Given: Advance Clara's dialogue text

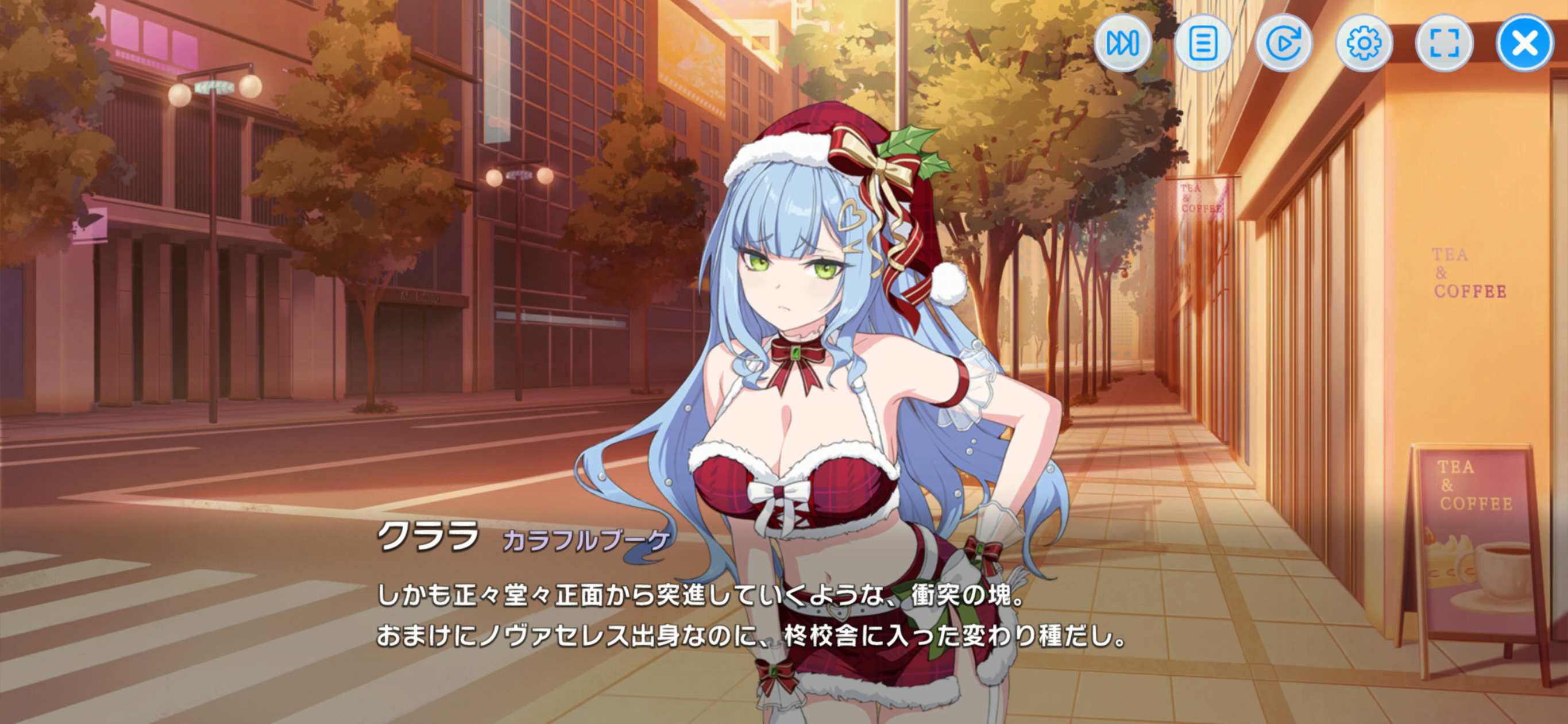Looking at the screenshot, I should [749, 615].
